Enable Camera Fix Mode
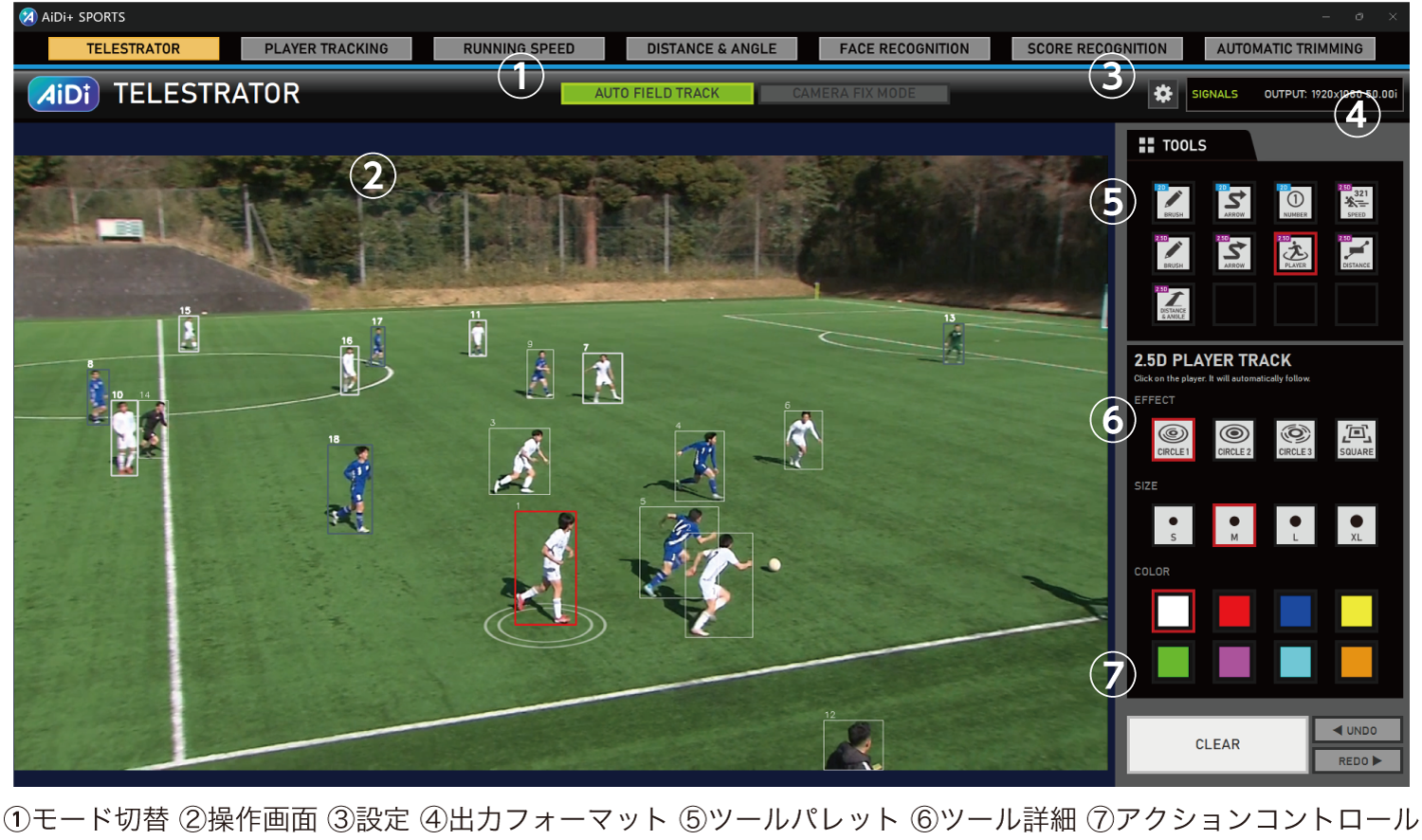 tap(854, 93)
